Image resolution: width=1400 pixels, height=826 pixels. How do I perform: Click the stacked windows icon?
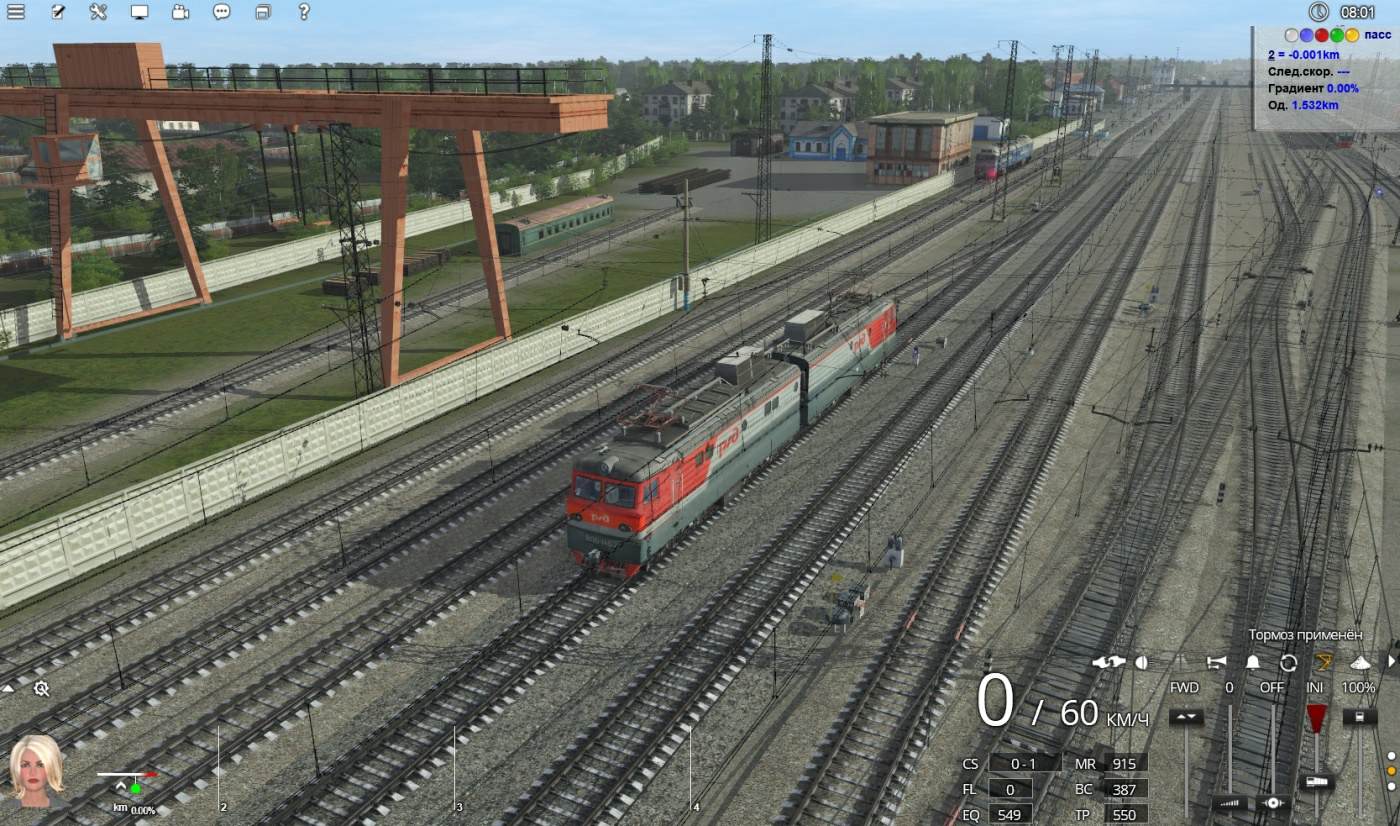coord(263,12)
